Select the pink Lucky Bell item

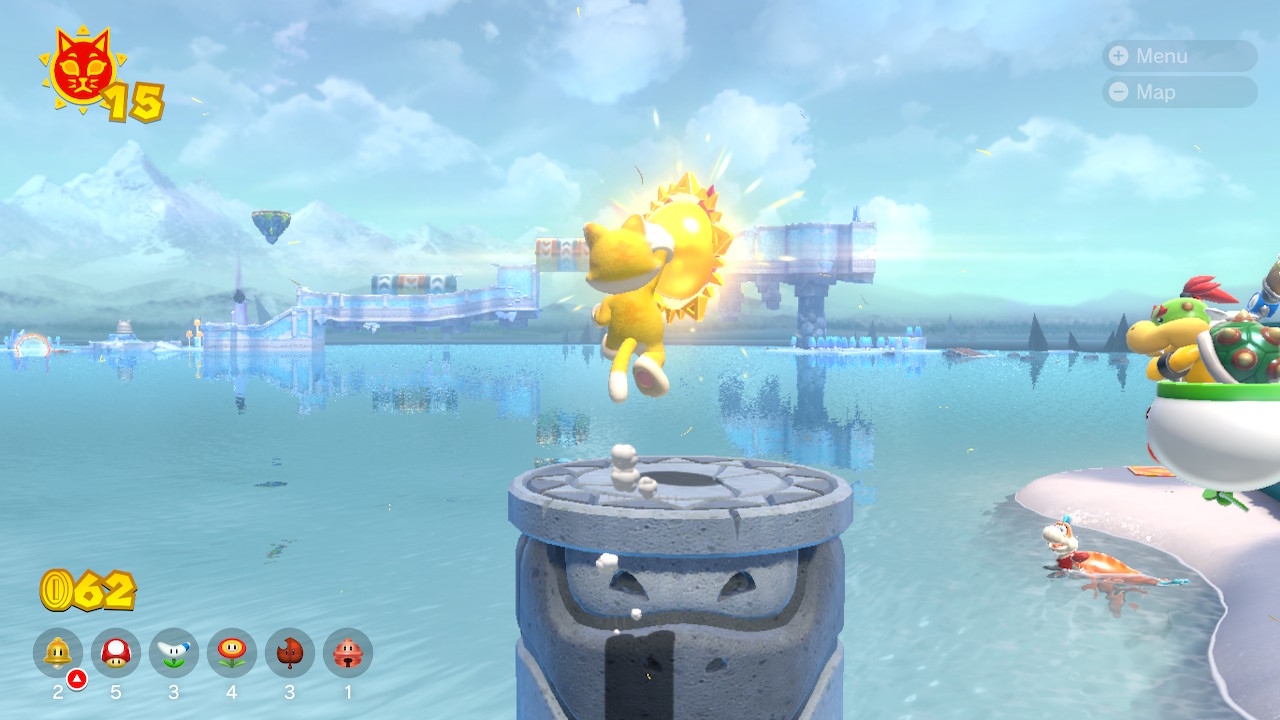(x=348, y=653)
